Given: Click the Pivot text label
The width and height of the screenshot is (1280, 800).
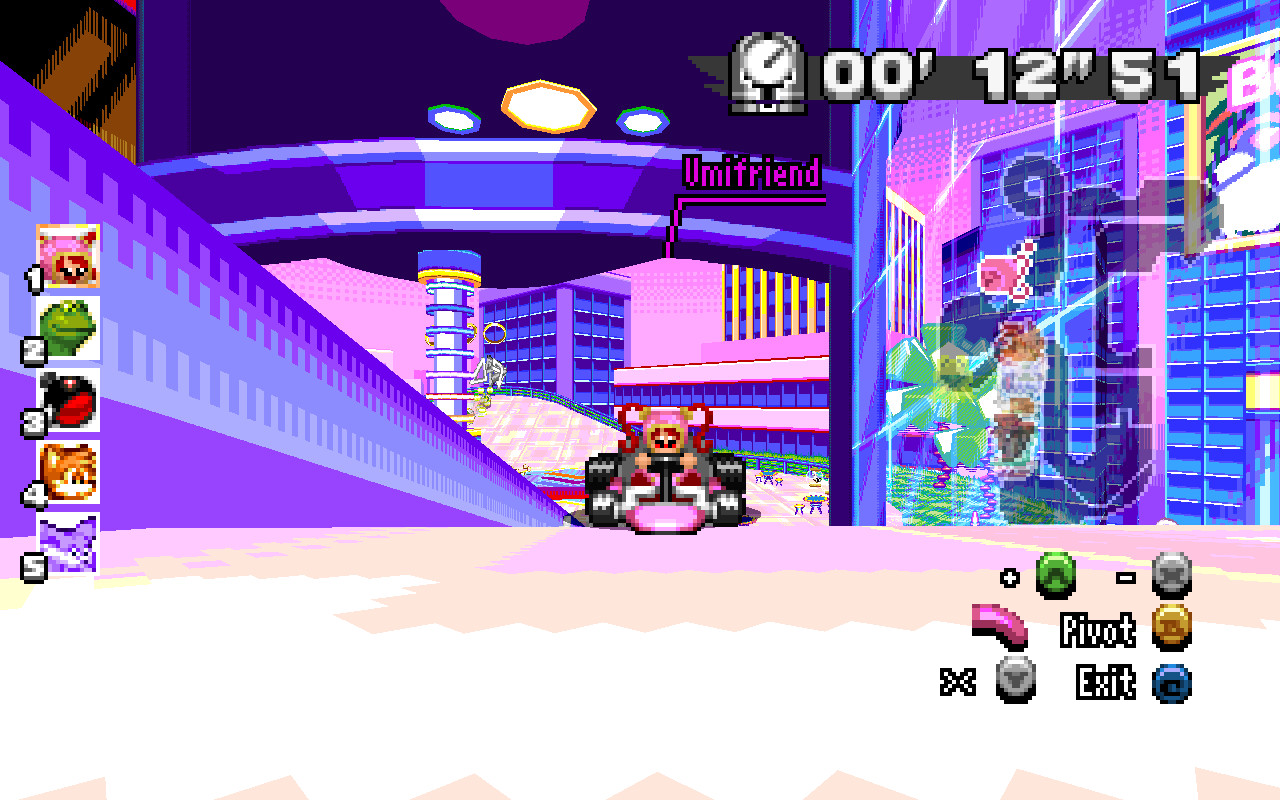Looking at the screenshot, I should pyautogui.click(x=1100, y=632).
